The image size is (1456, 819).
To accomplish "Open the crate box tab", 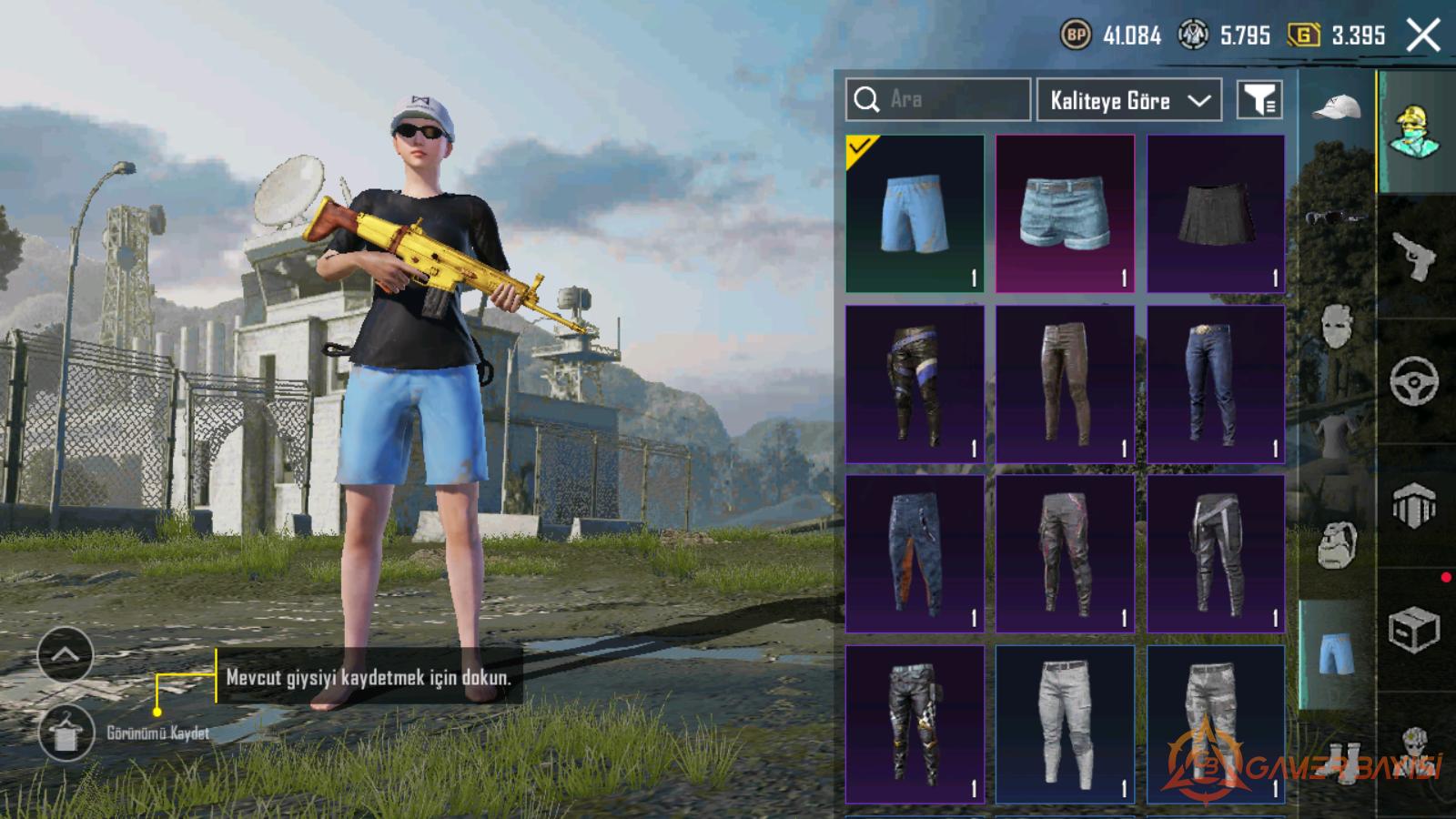I will [1414, 630].
